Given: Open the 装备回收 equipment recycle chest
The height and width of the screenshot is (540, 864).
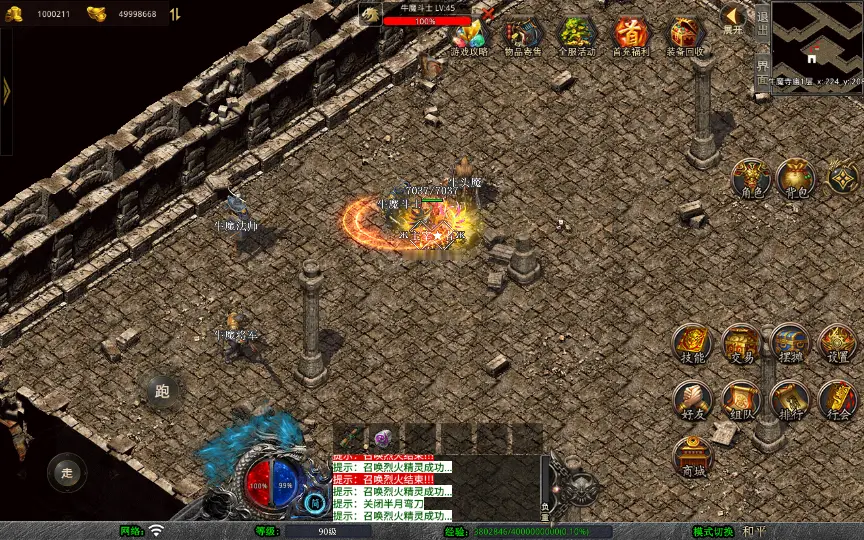Looking at the screenshot, I should (686, 34).
